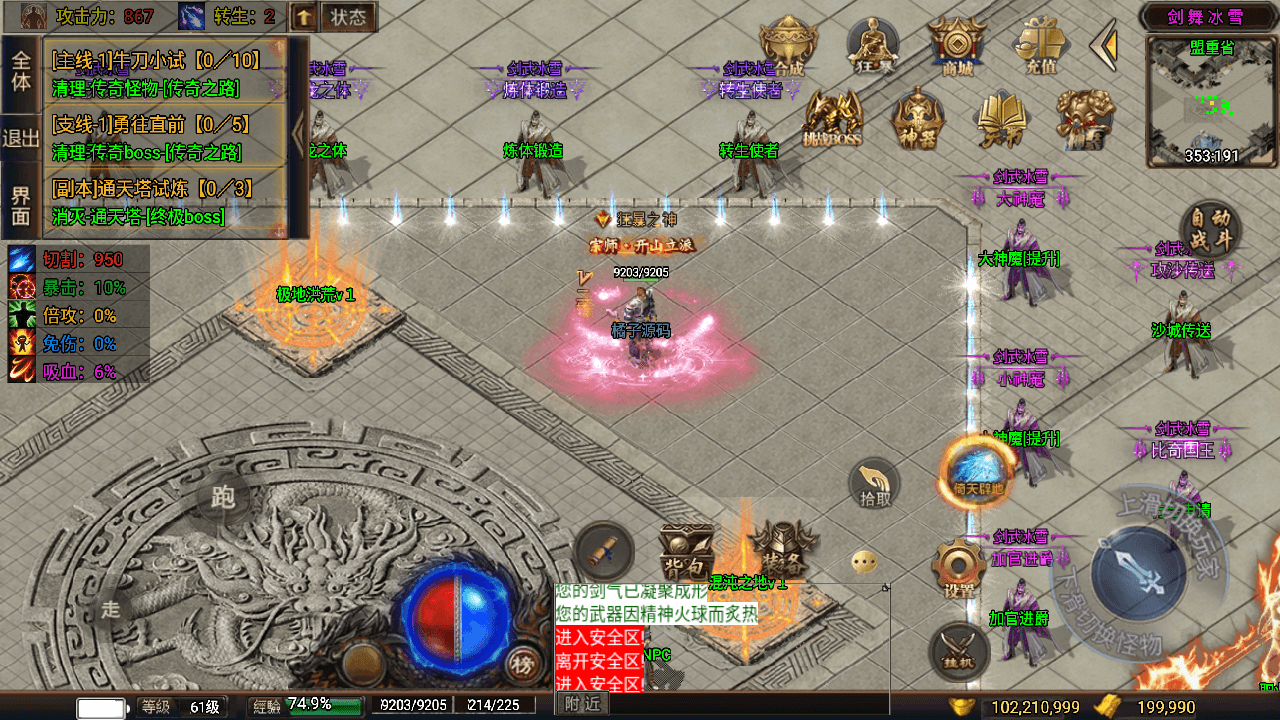Open the 商城 shop
The image size is (1280, 720).
[x=950, y=46]
